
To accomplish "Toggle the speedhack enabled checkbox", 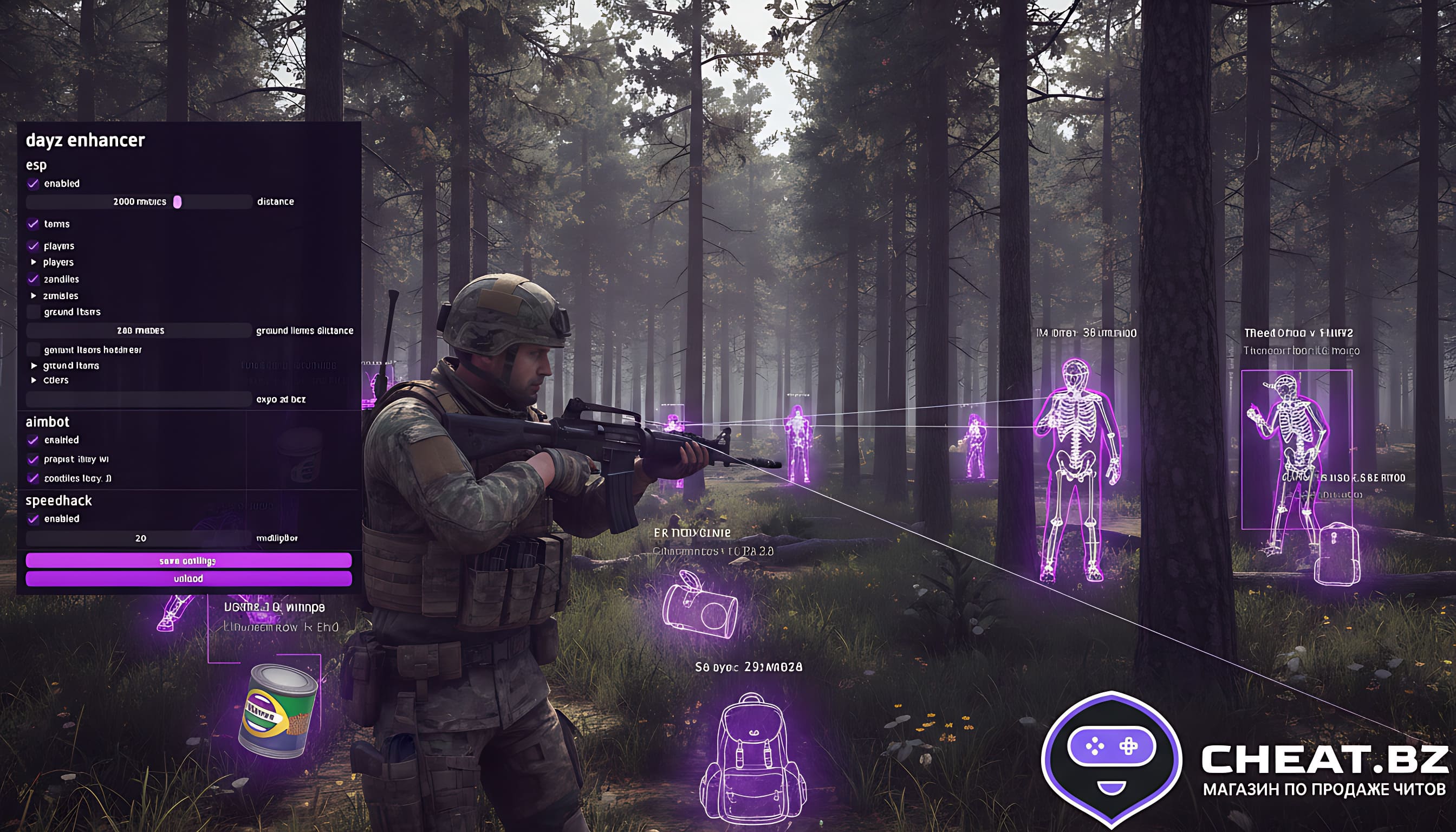I will [x=33, y=519].
